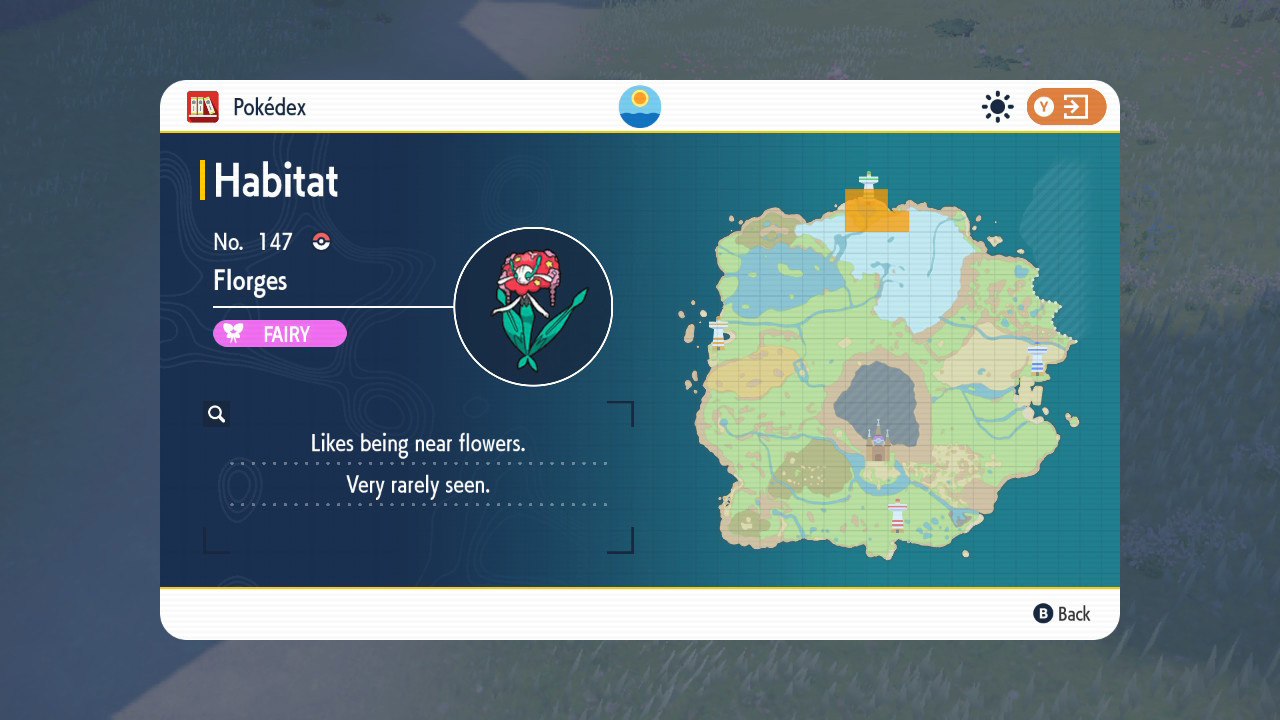This screenshot has height=720, width=1280.
Task: Toggle the sun daytime icon
Action: tap(997, 107)
